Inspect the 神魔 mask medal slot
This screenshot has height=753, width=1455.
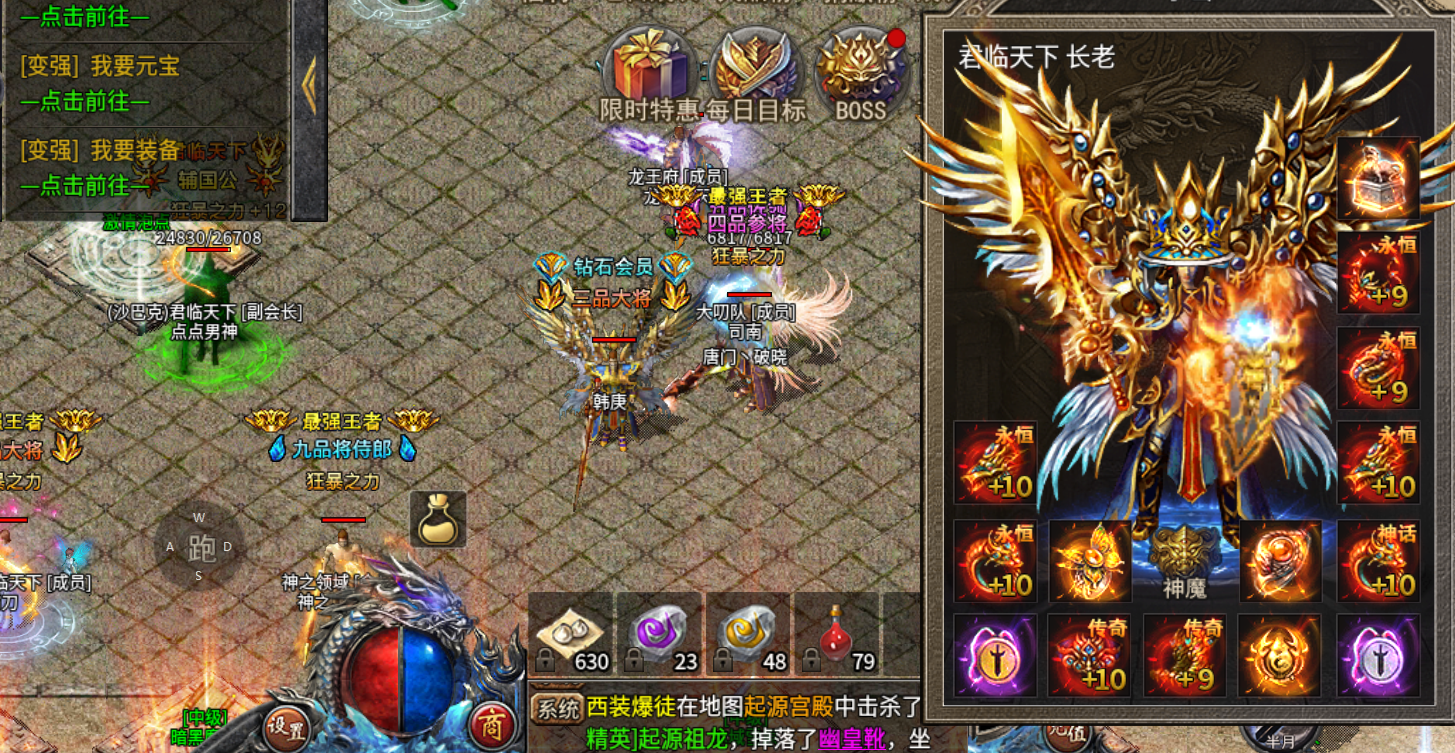pos(1185,561)
